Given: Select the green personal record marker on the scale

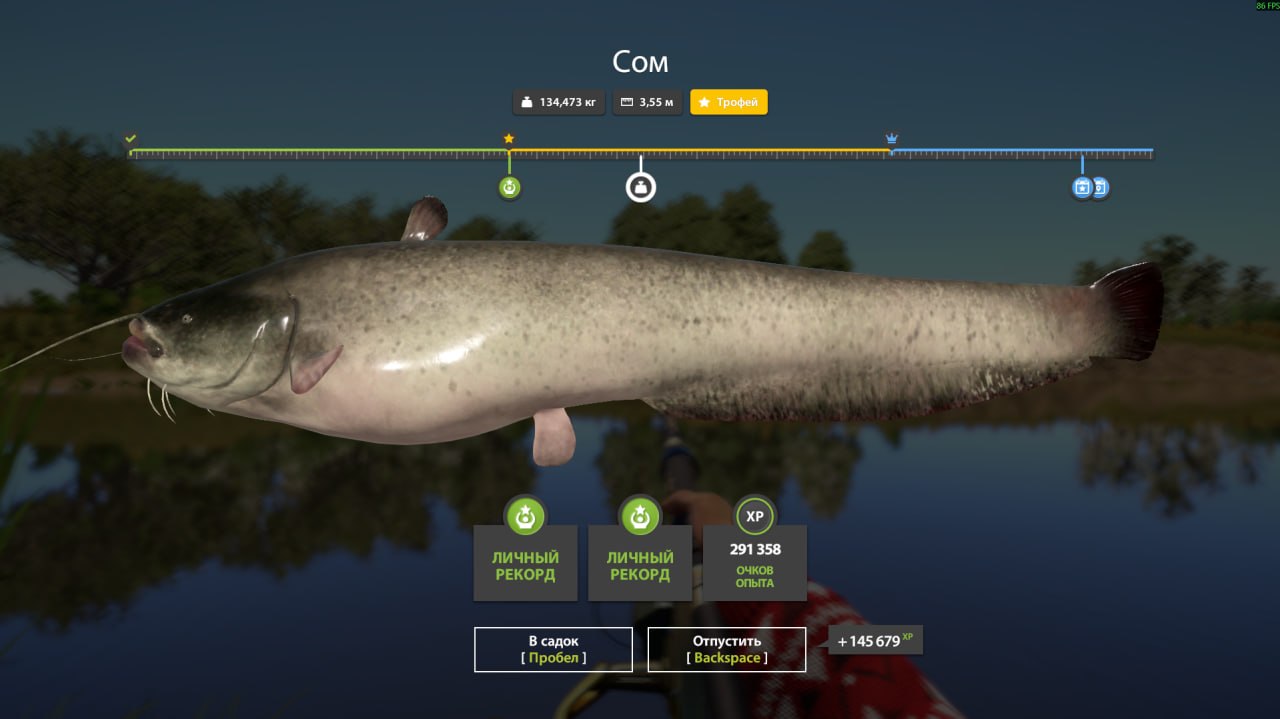Looking at the screenshot, I should tap(510, 187).
